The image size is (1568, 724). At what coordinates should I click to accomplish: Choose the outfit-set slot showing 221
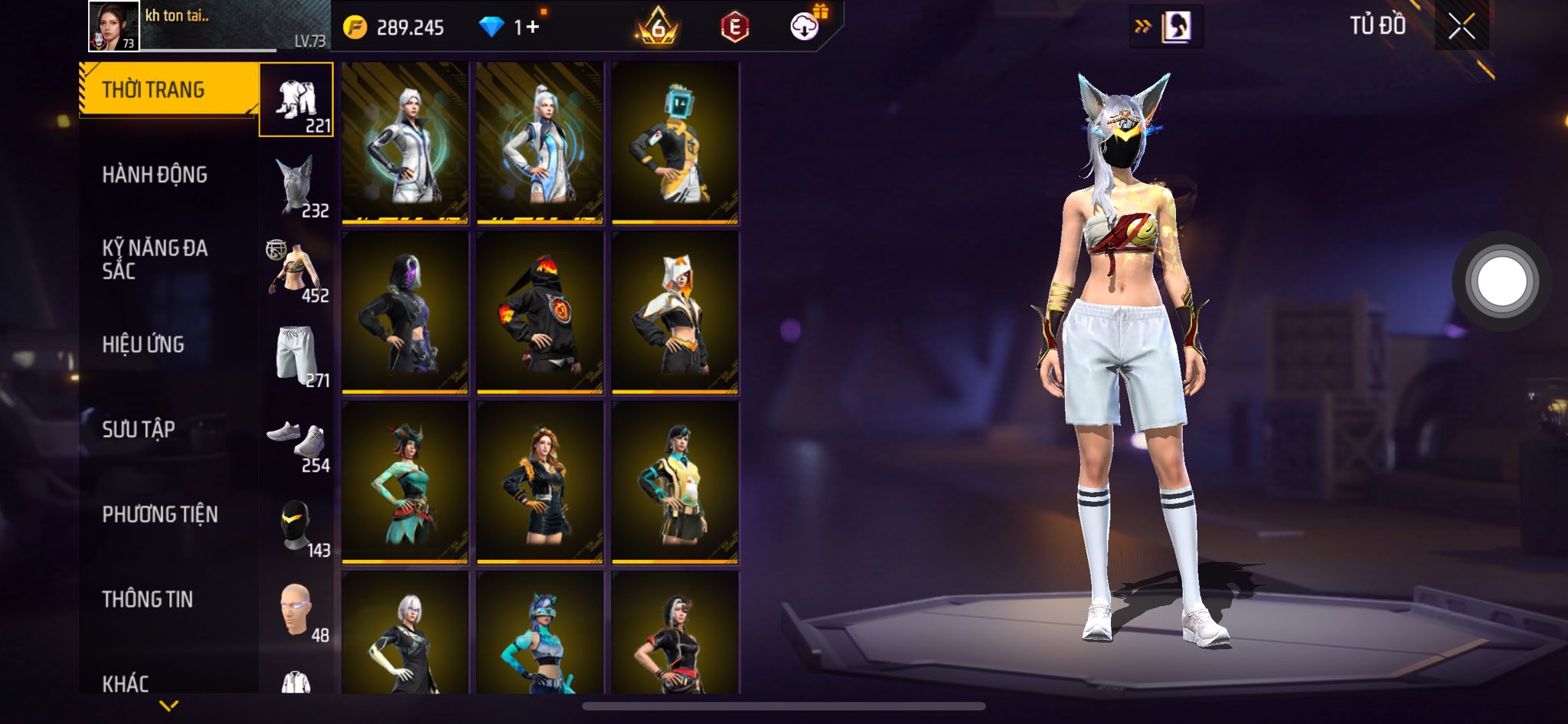point(296,100)
